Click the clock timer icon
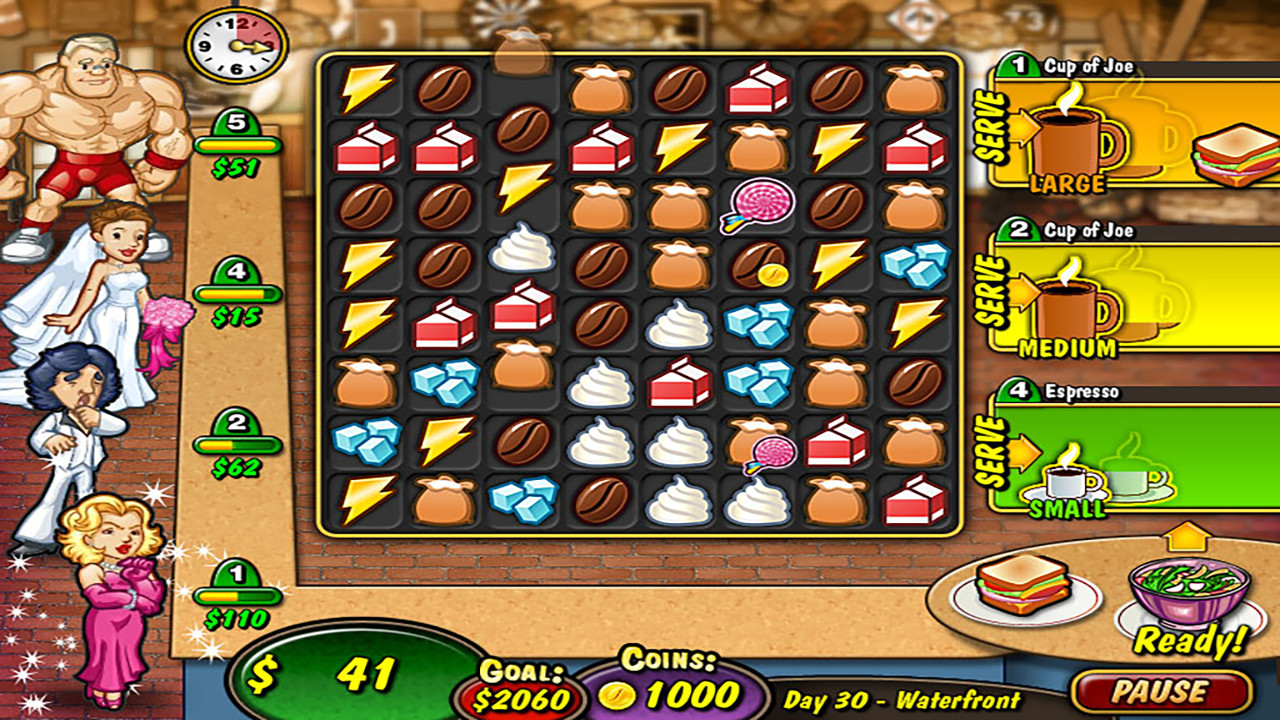Viewport: 1280px width, 720px height. (237, 45)
